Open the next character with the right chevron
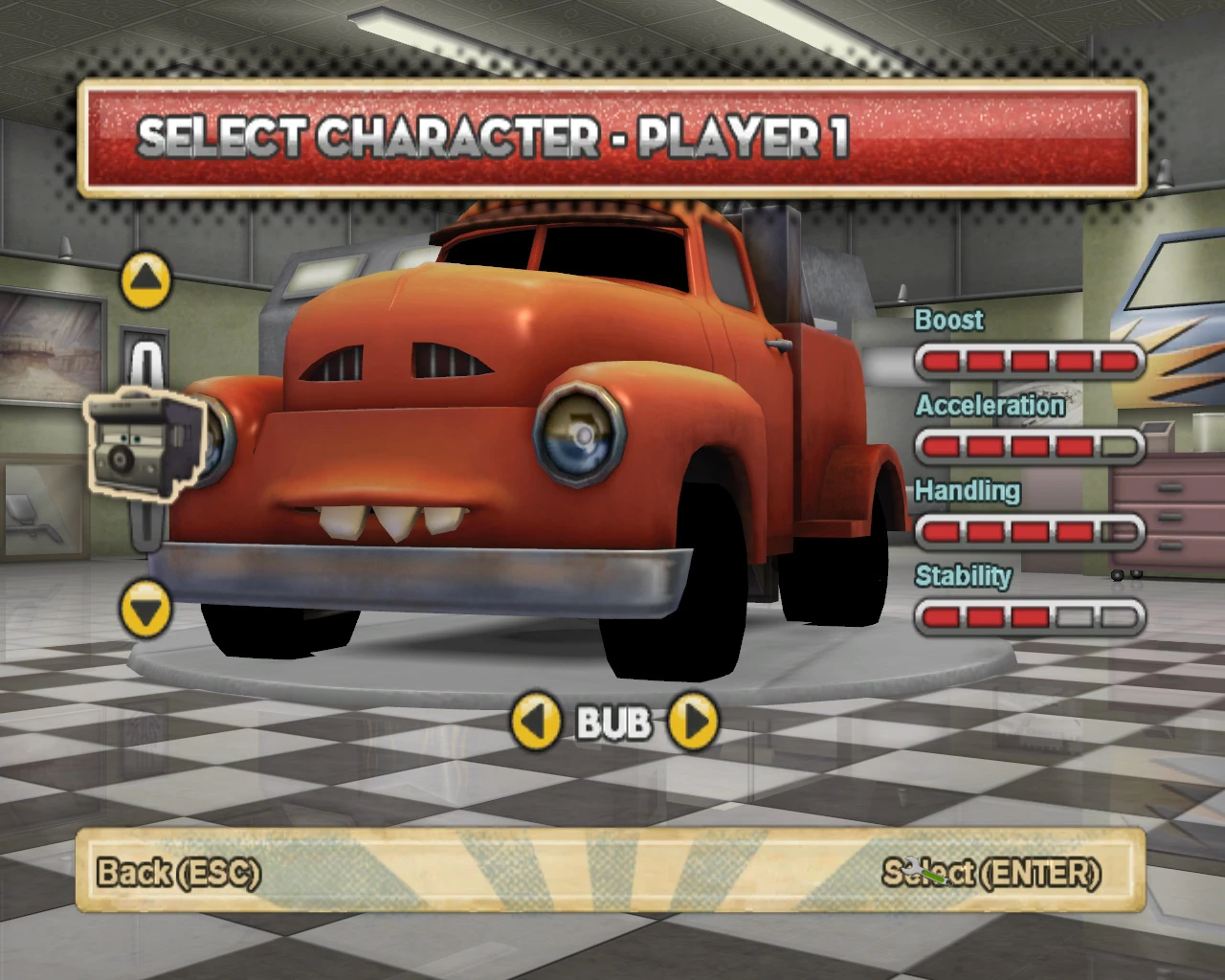The image size is (1225, 980). (694, 724)
